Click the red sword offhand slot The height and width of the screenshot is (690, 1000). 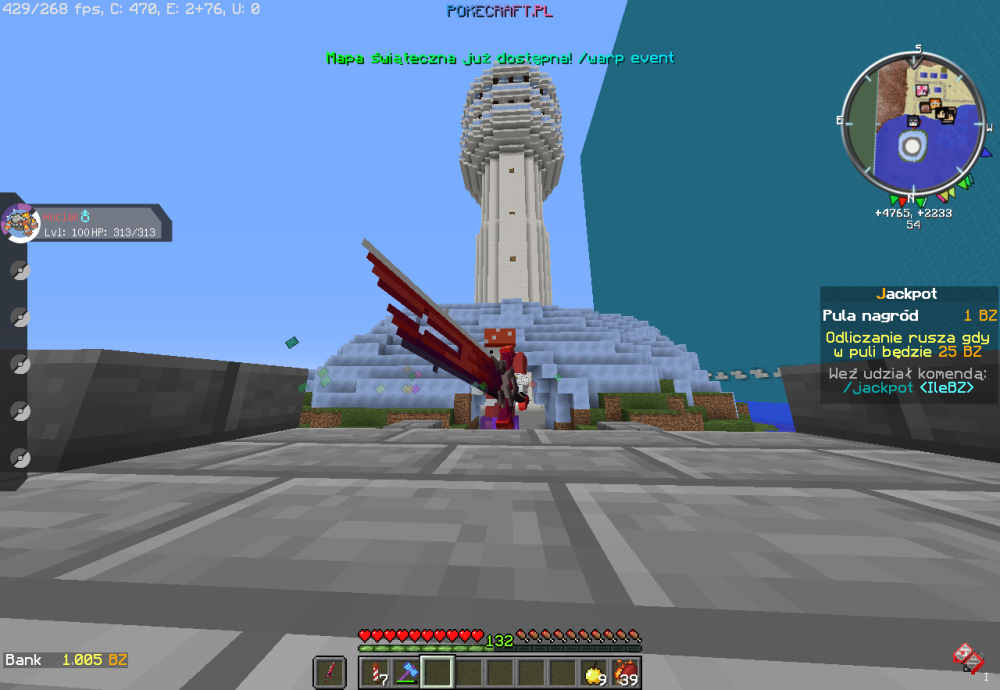329,672
